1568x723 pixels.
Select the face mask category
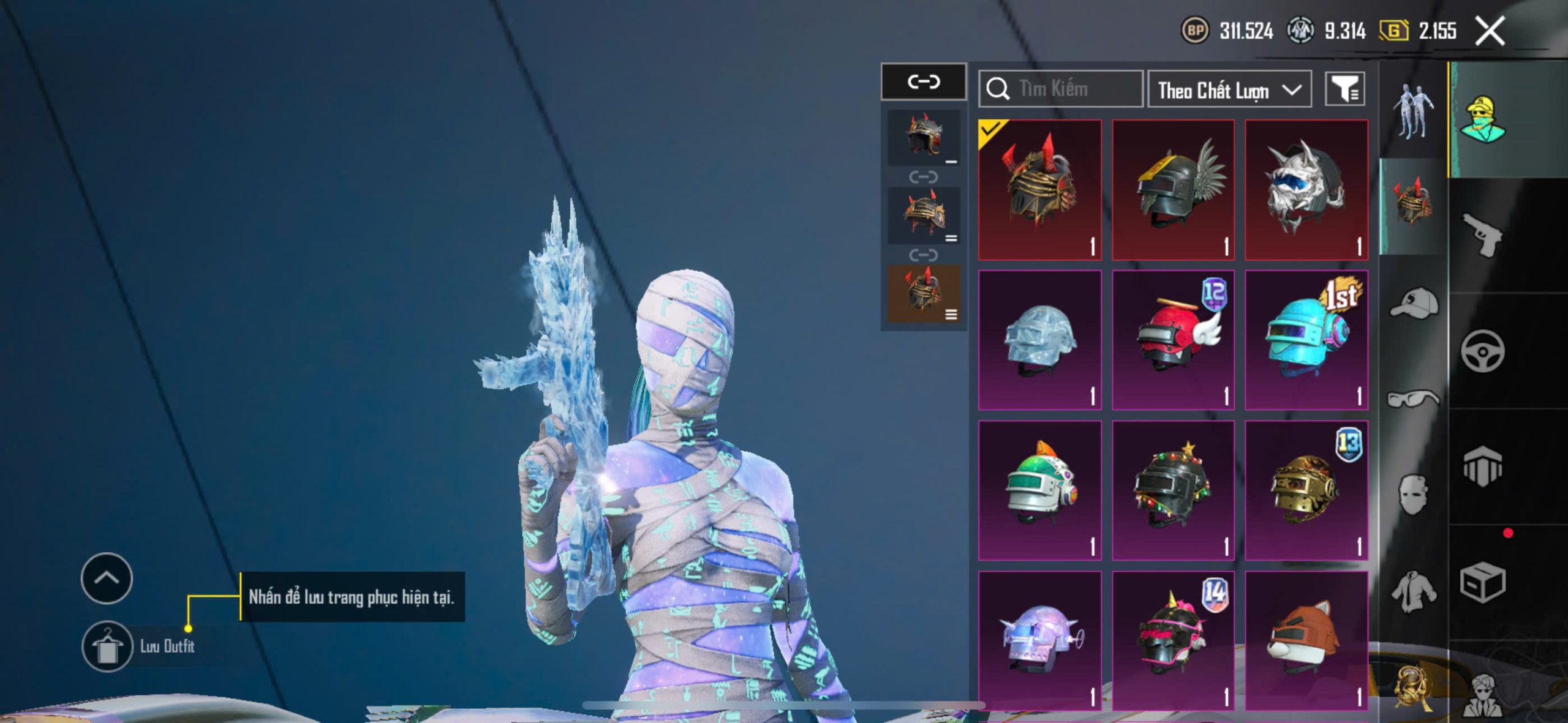click(1413, 495)
